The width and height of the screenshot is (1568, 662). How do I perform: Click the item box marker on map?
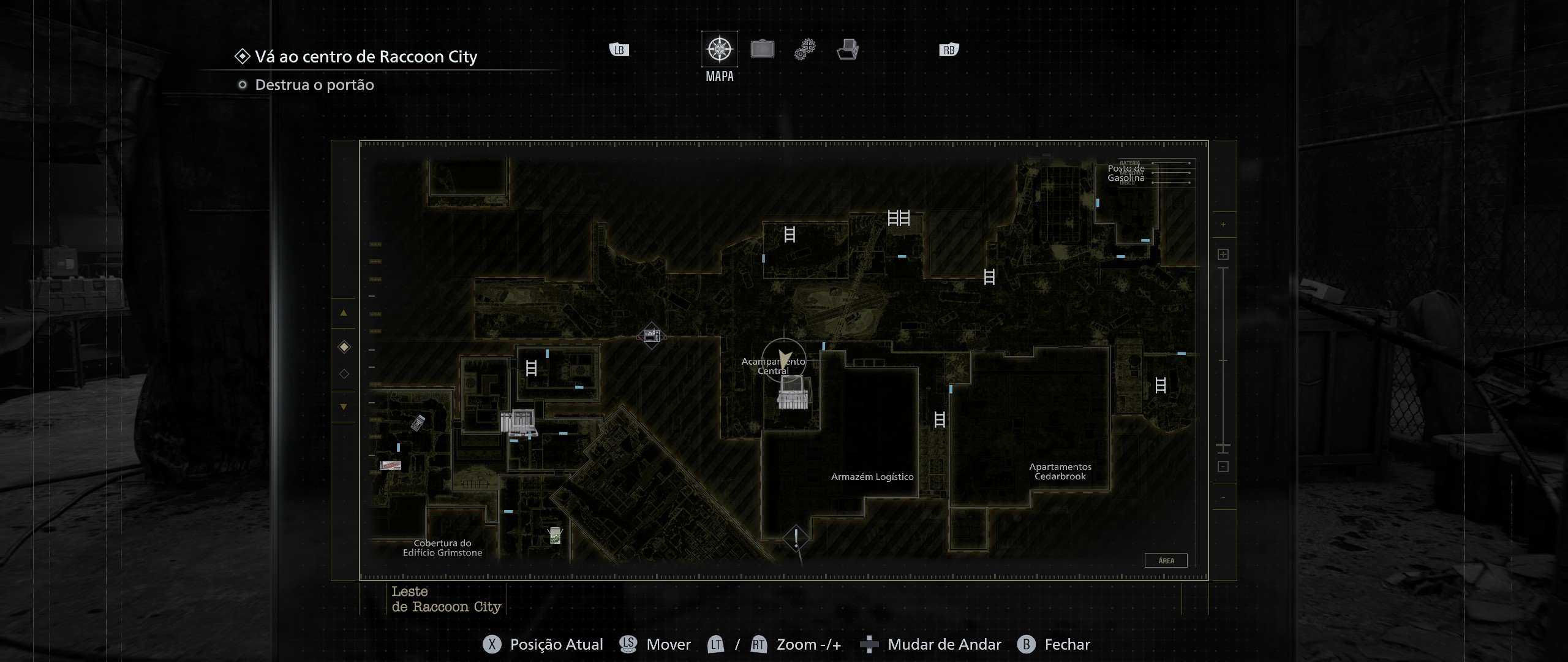tap(518, 422)
